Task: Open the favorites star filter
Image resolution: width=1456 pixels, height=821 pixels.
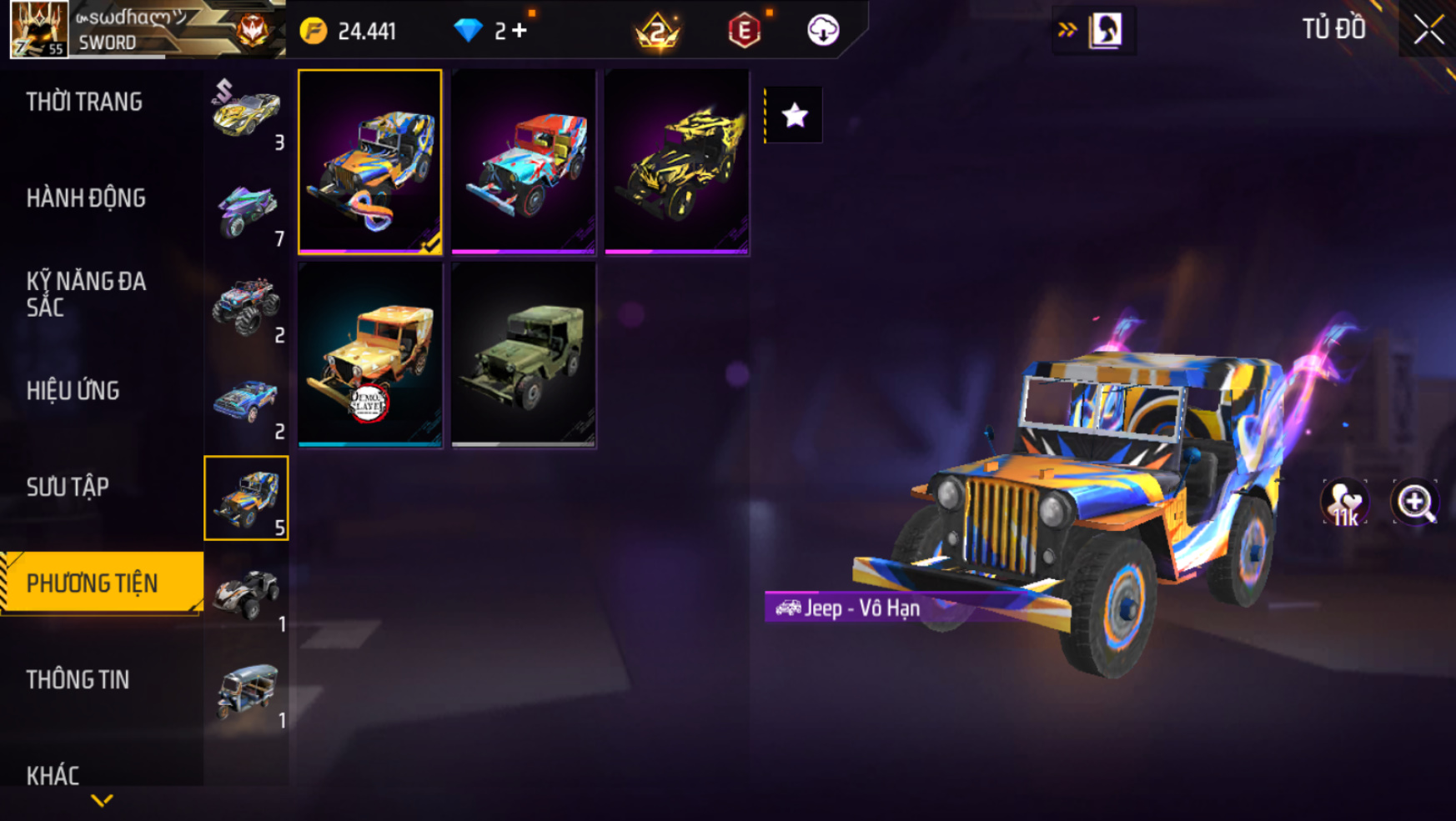Action: [794, 115]
